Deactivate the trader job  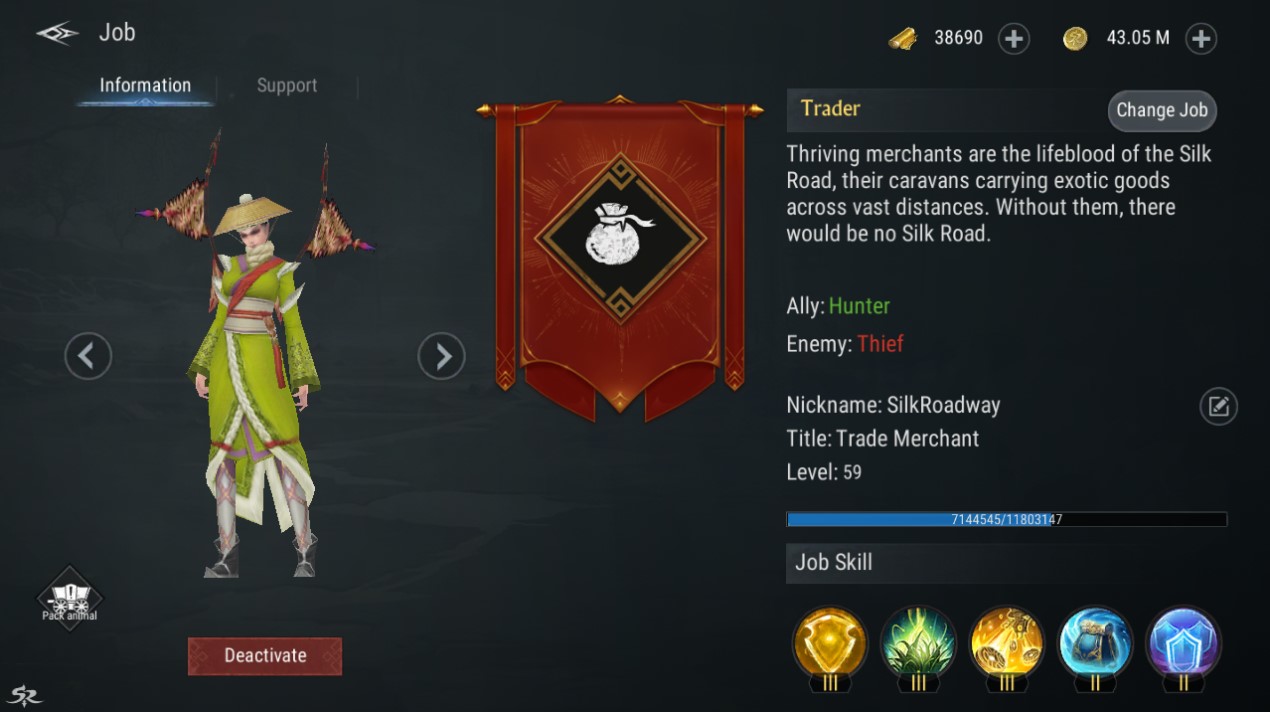(265, 656)
